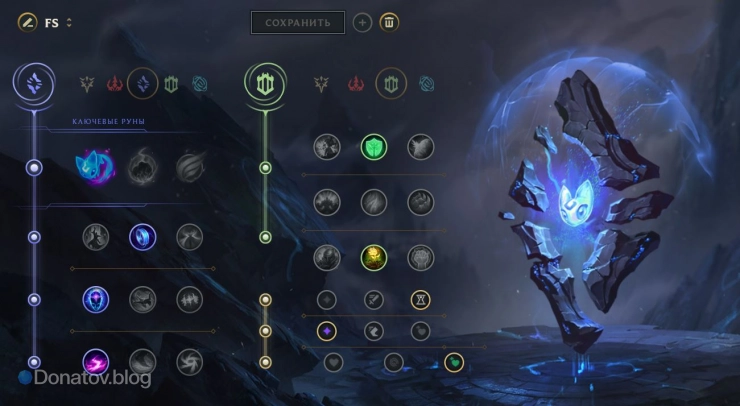Select the Font of Life rune
The width and height of the screenshot is (740, 406).
(x=373, y=148)
